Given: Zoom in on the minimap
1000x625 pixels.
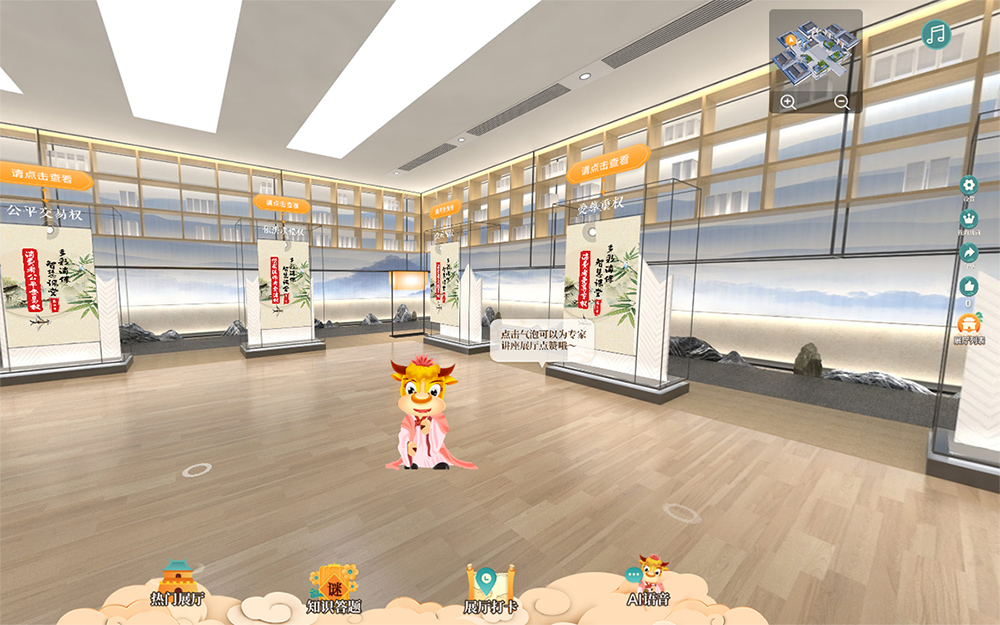Looking at the screenshot, I should (788, 102).
